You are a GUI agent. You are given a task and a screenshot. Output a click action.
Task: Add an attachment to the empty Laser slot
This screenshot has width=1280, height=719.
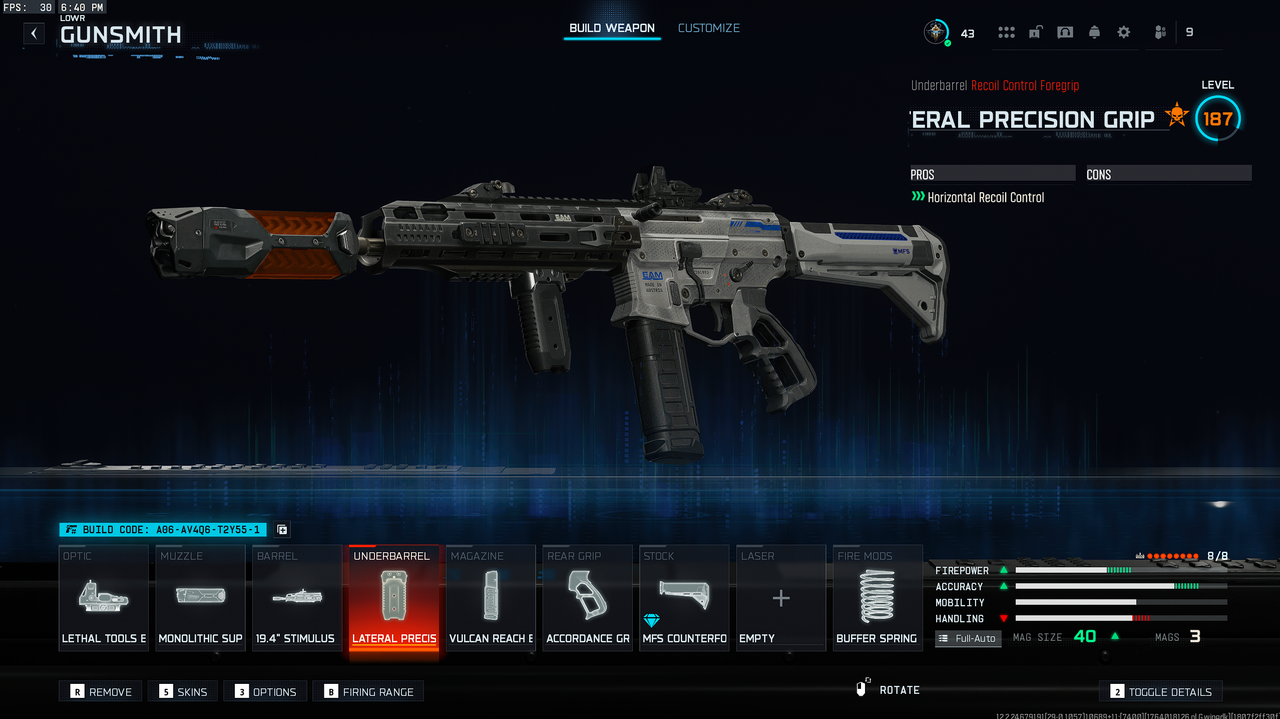click(781, 598)
